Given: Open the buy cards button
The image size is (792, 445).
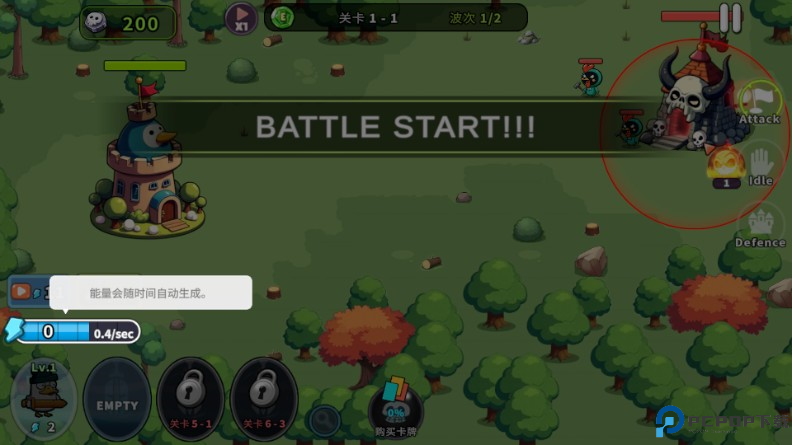Looking at the screenshot, I should point(395,410).
